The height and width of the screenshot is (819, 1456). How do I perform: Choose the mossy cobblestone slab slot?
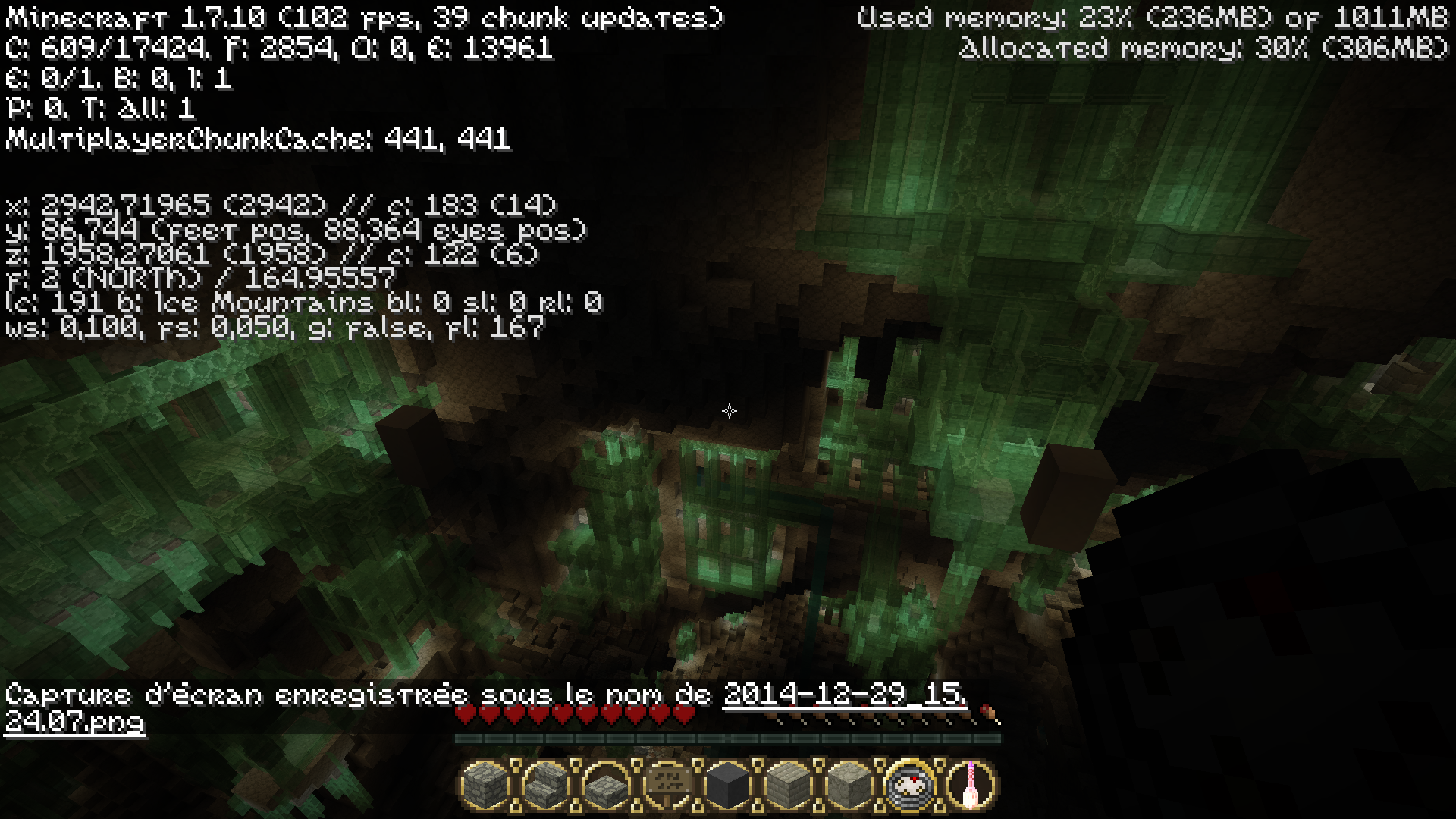click(x=607, y=784)
